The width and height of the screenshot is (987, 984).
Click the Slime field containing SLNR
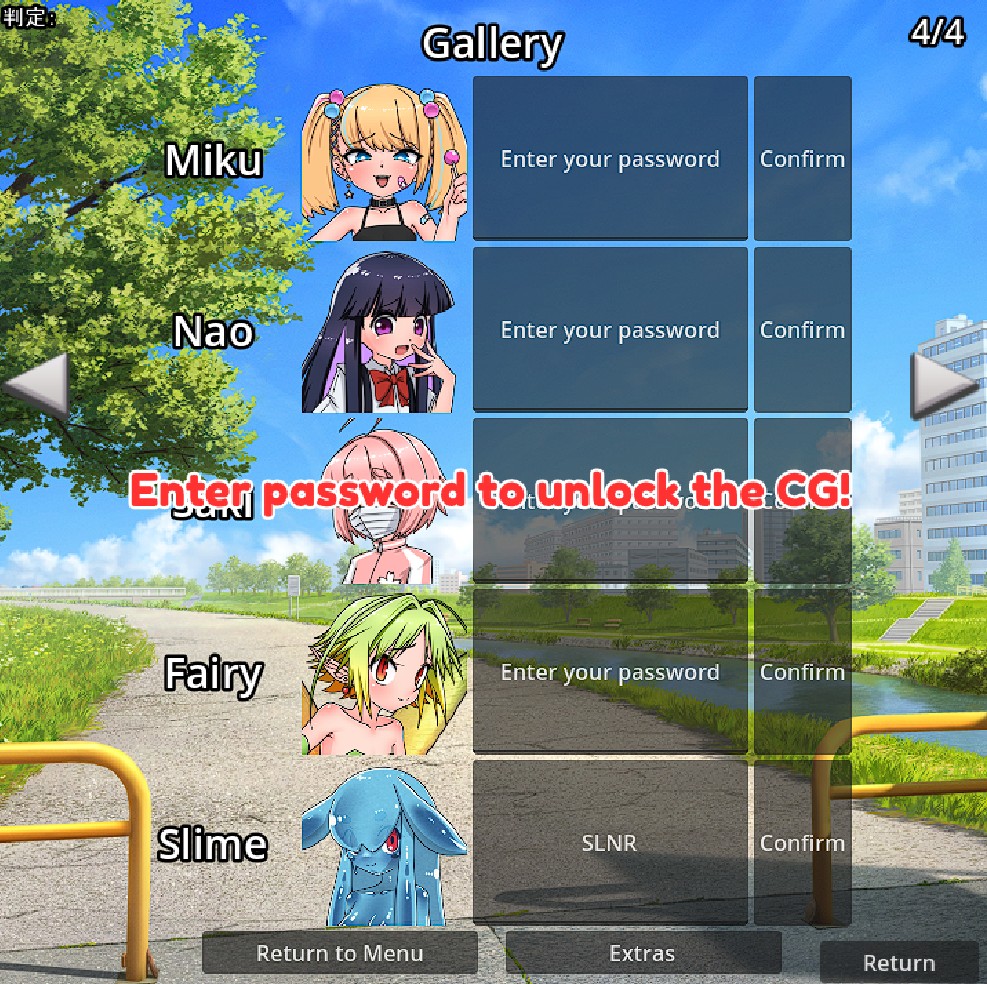click(x=610, y=842)
